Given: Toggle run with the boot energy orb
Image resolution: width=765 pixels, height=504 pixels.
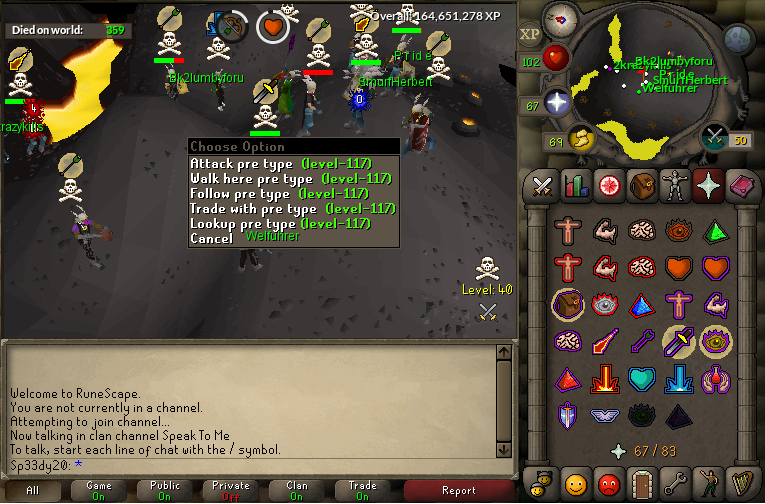Looking at the screenshot, I should pyautogui.click(x=580, y=138).
